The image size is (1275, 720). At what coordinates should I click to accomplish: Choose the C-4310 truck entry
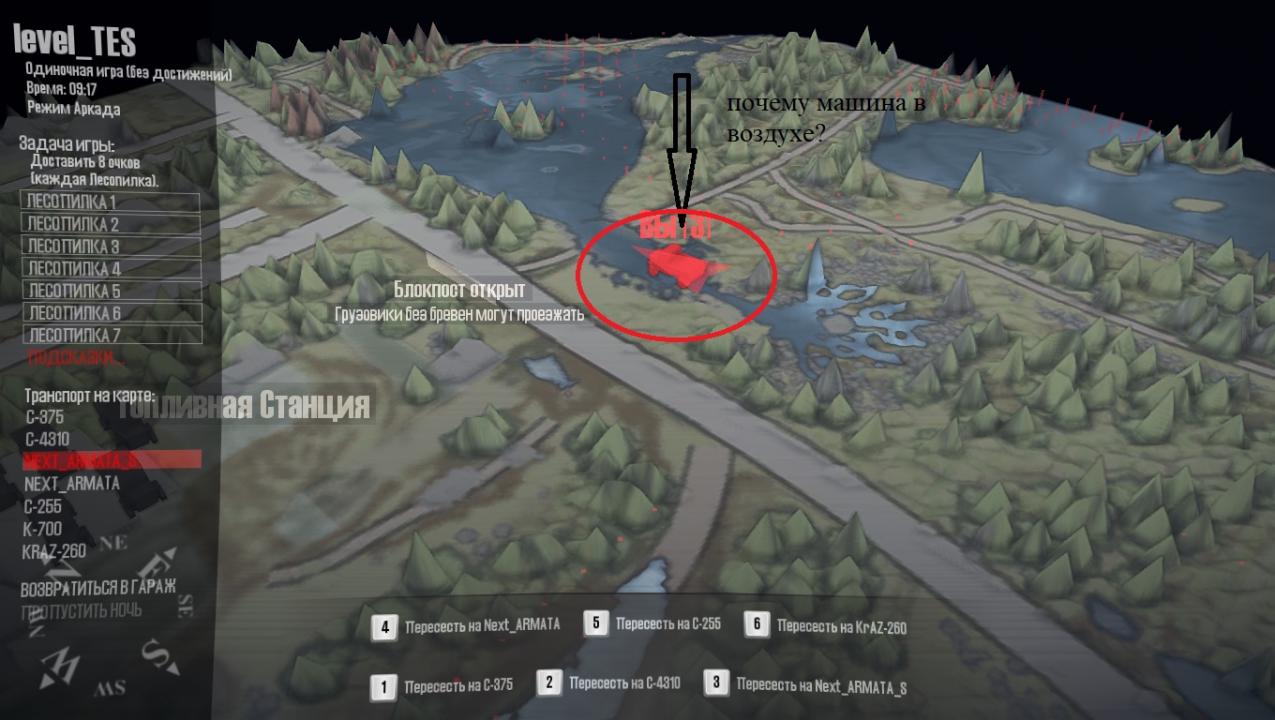[x=48, y=439]
